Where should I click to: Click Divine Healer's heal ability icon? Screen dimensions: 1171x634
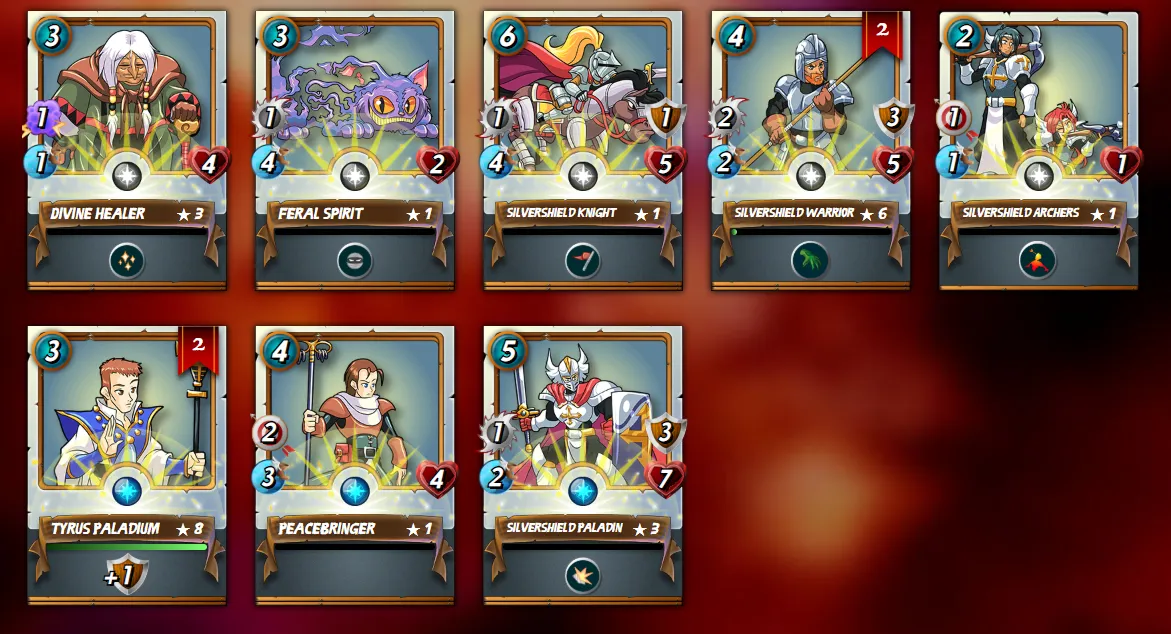[x=127, y=261]
